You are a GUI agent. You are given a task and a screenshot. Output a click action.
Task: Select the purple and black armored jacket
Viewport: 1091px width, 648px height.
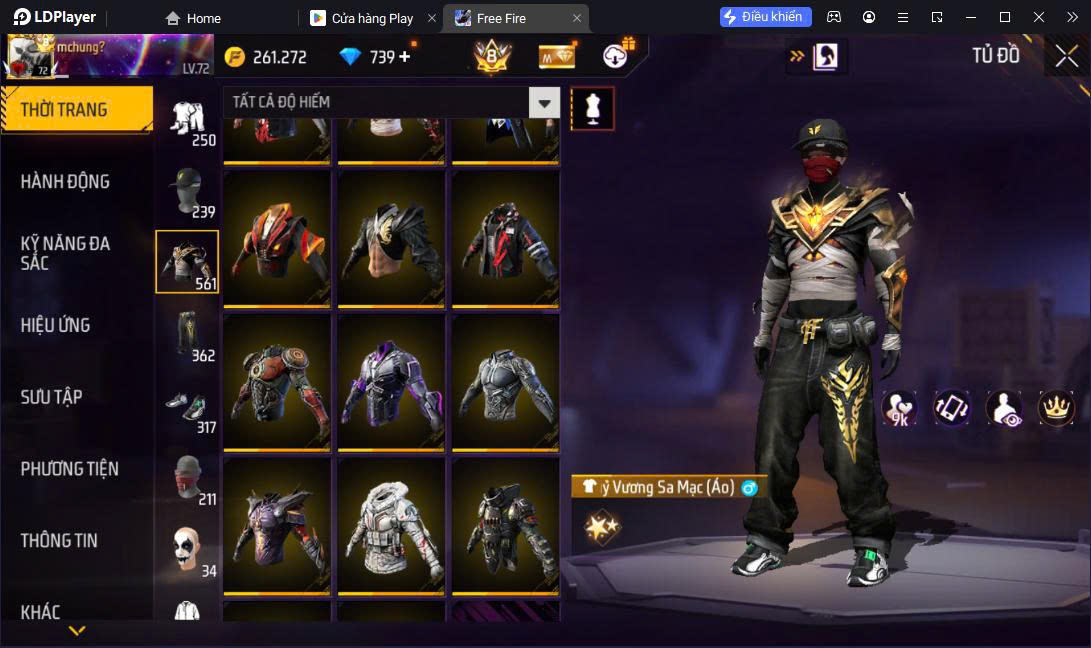click(391, 382)
